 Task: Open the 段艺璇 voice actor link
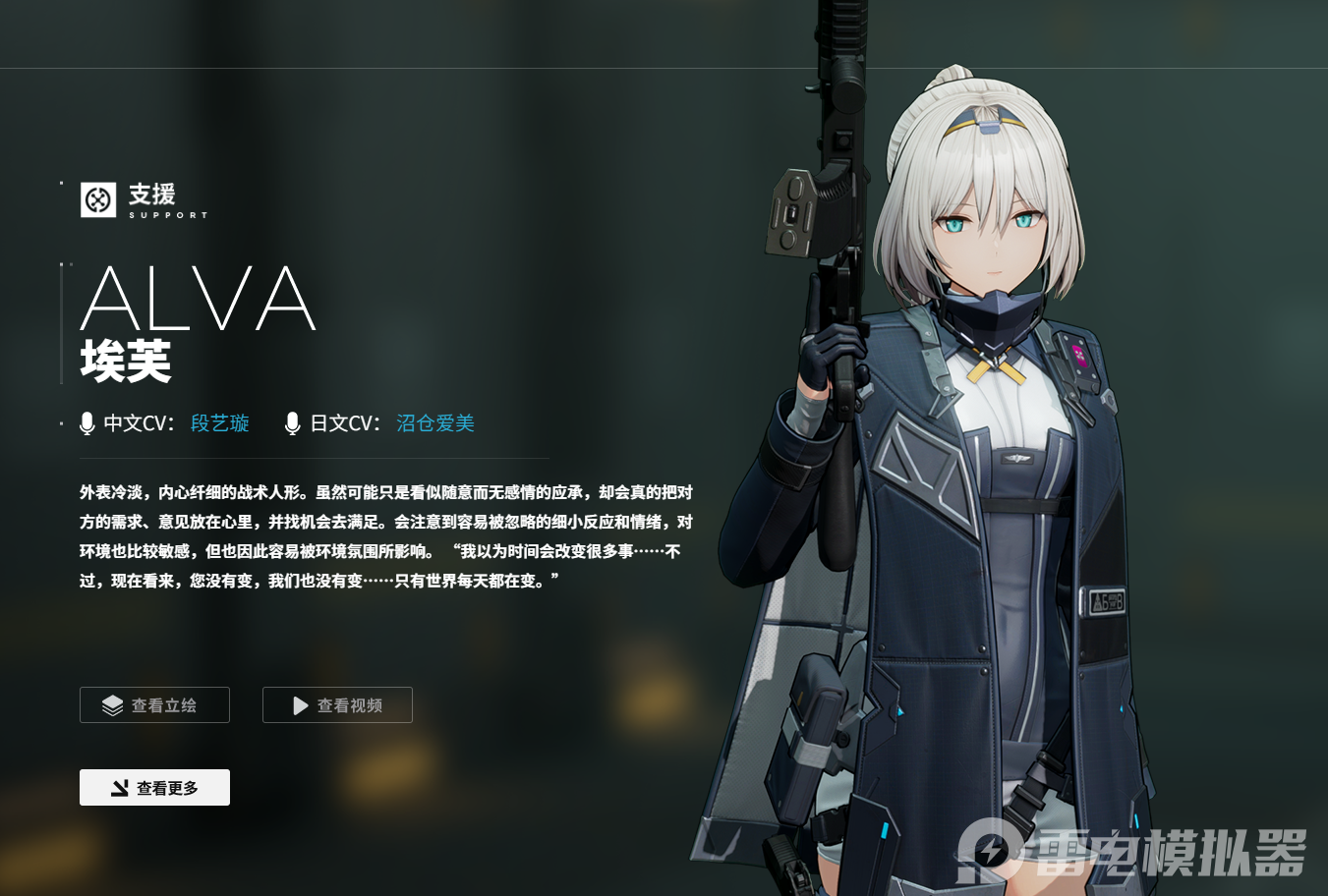click(219, 422)
